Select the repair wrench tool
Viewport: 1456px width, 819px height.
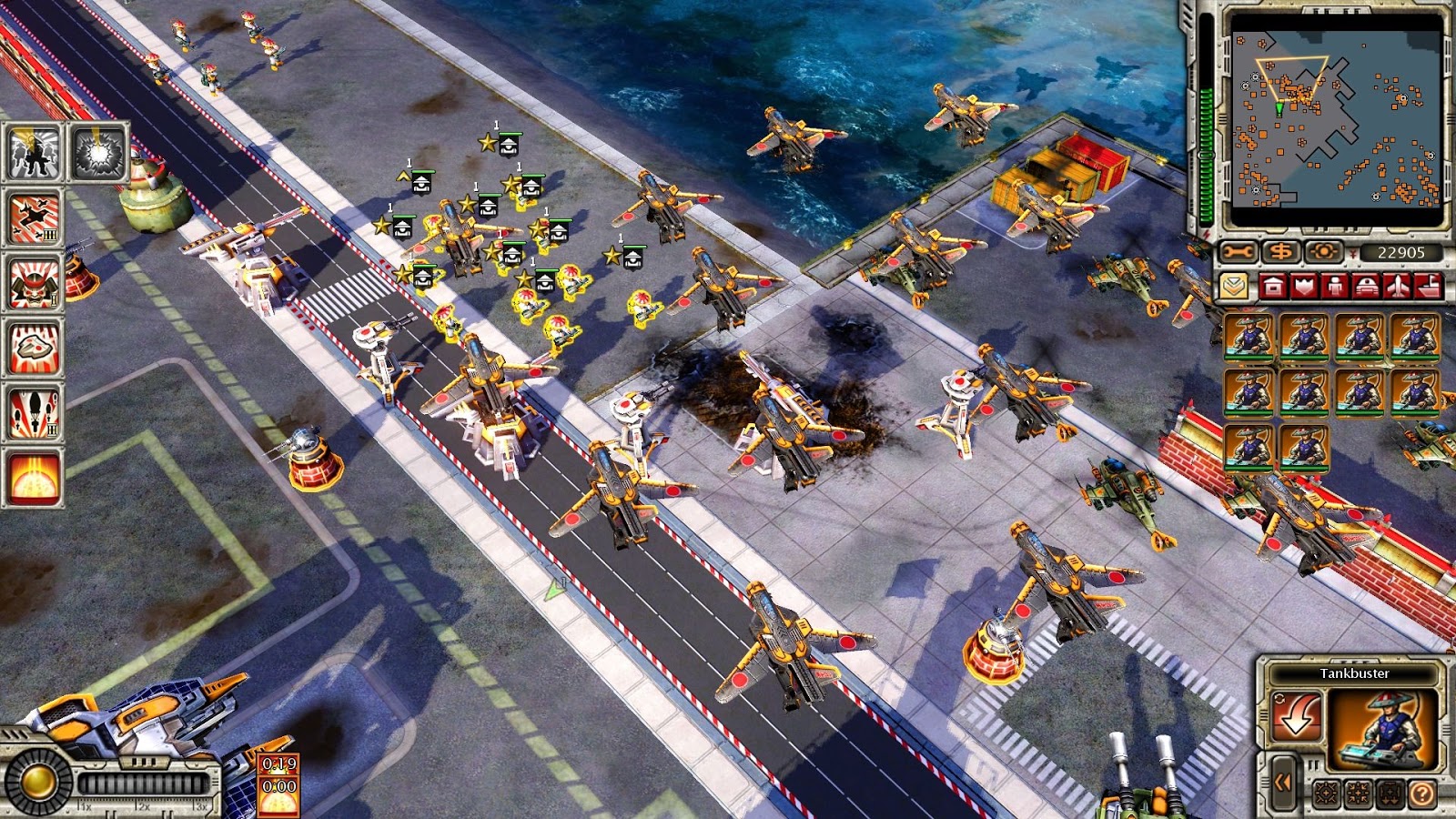point(1239,251)
